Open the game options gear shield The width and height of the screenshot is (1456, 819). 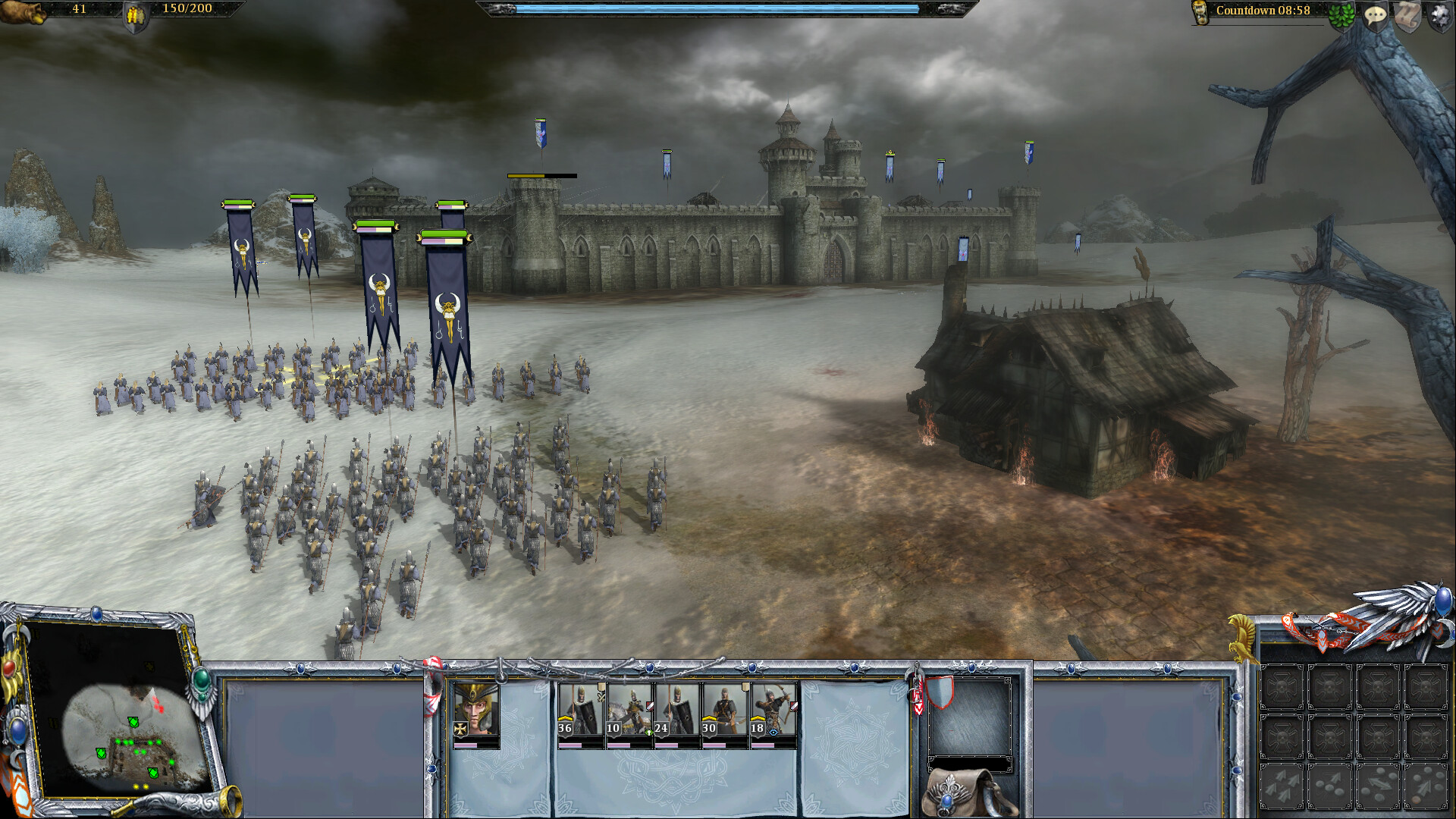click(1441, 15)
